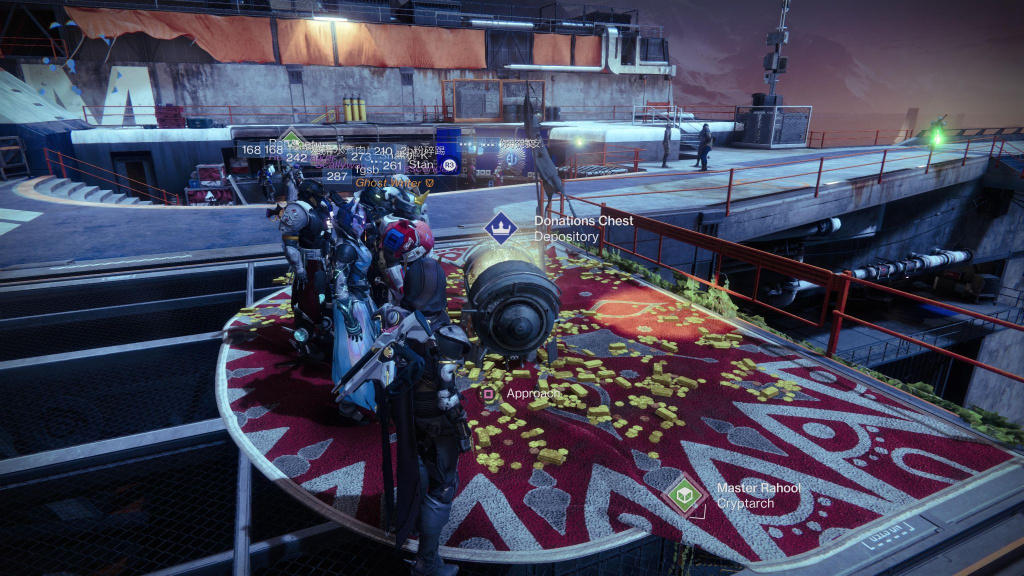1024x576 pixels.
Task: Click the green diamond marker above nameplates
Action: point(291,137)
